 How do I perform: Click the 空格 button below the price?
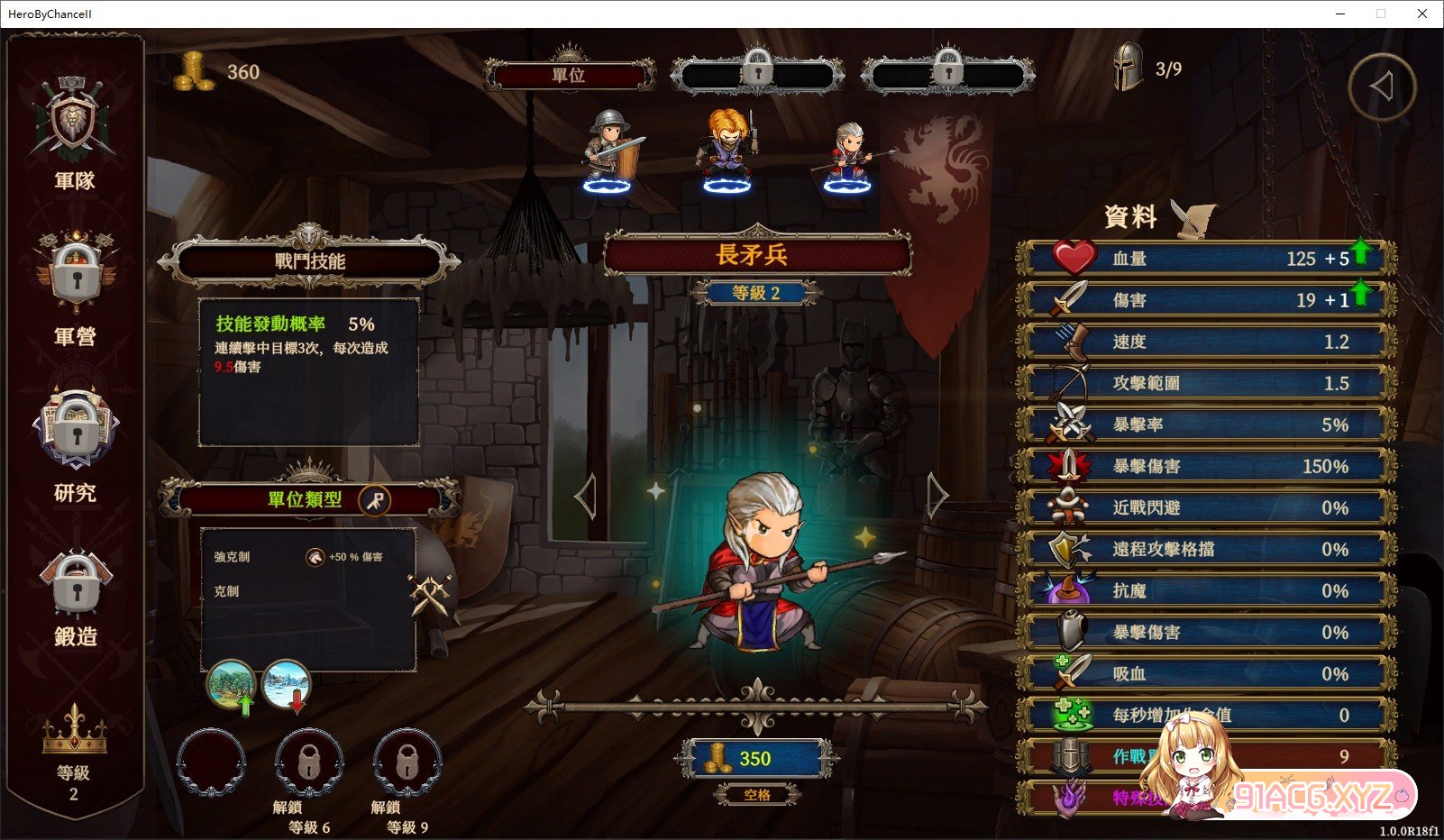pos(757,795)
